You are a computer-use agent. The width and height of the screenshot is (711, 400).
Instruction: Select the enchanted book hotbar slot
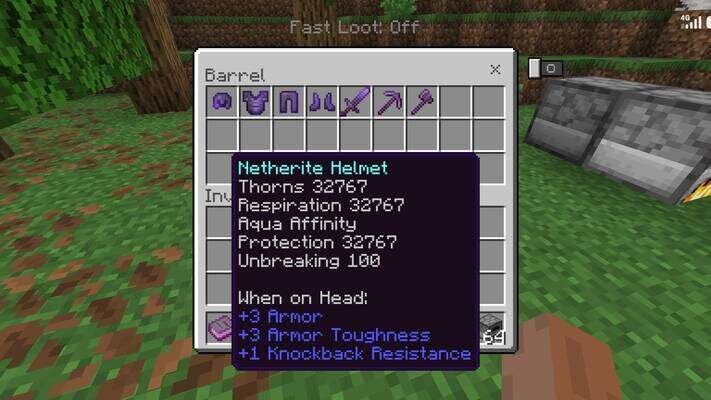220,327
